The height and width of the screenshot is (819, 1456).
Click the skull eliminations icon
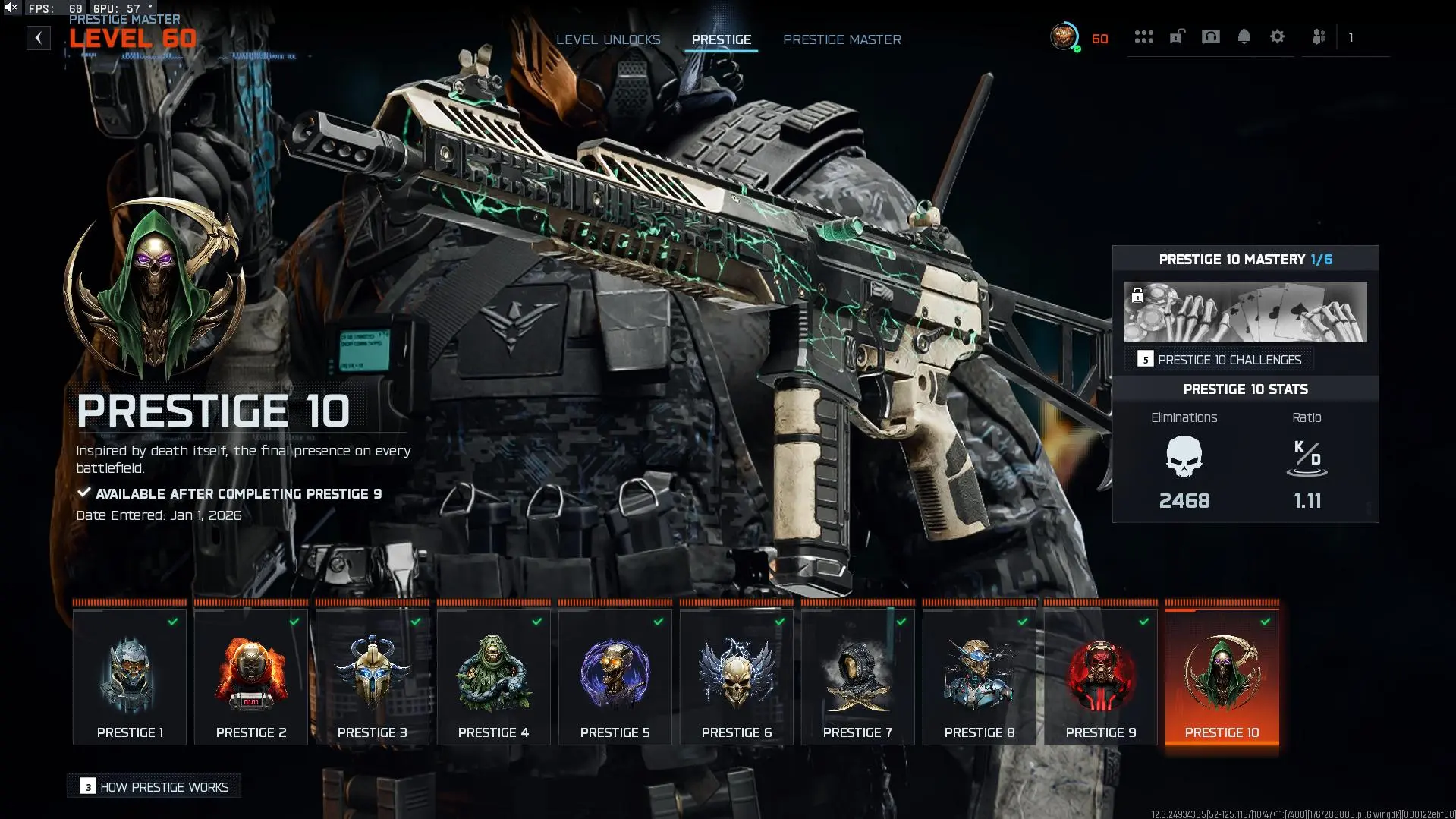pos(1183,456)
